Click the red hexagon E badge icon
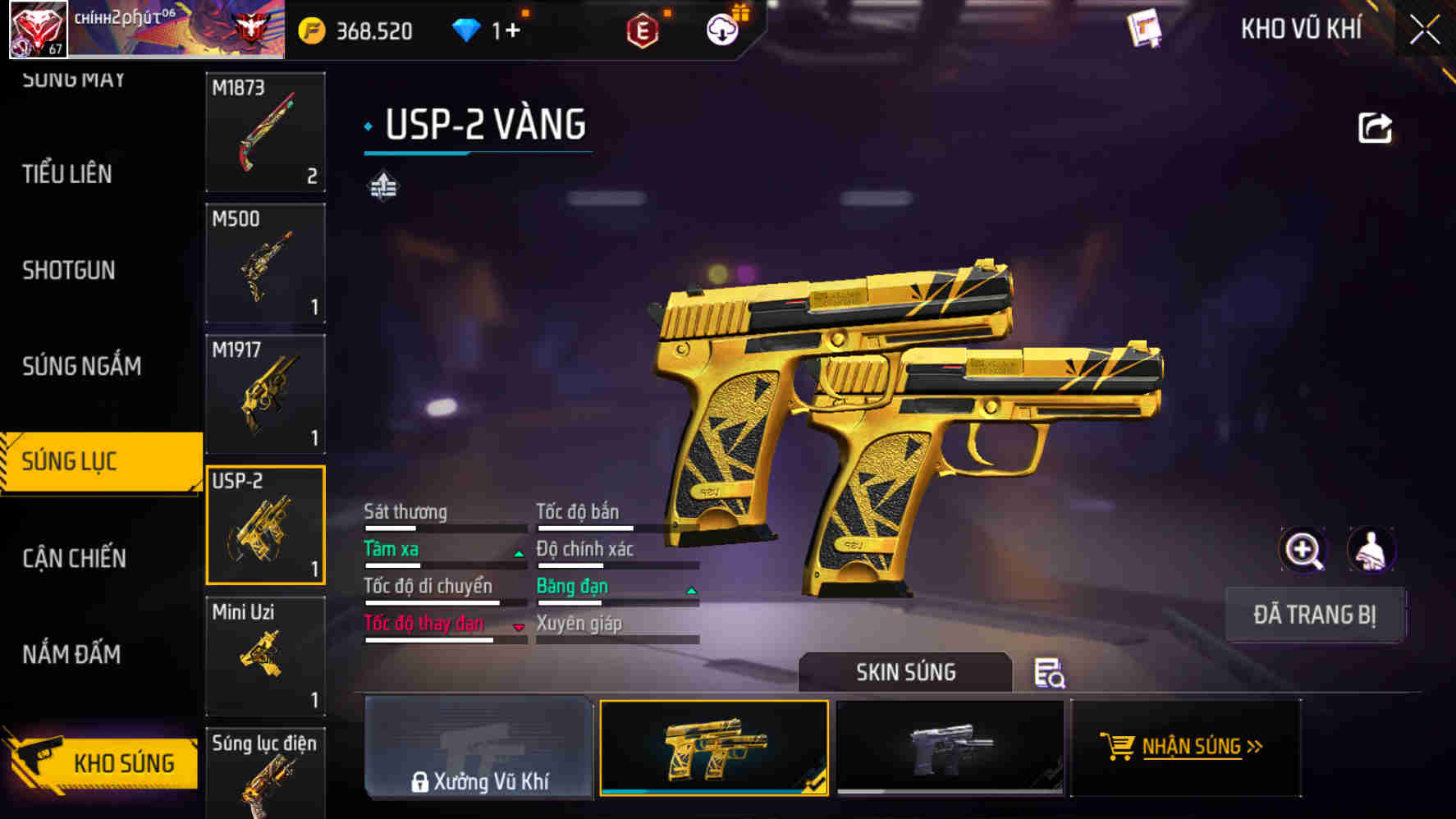Screen dimensions: 1456x819 [x=641, y=29]
